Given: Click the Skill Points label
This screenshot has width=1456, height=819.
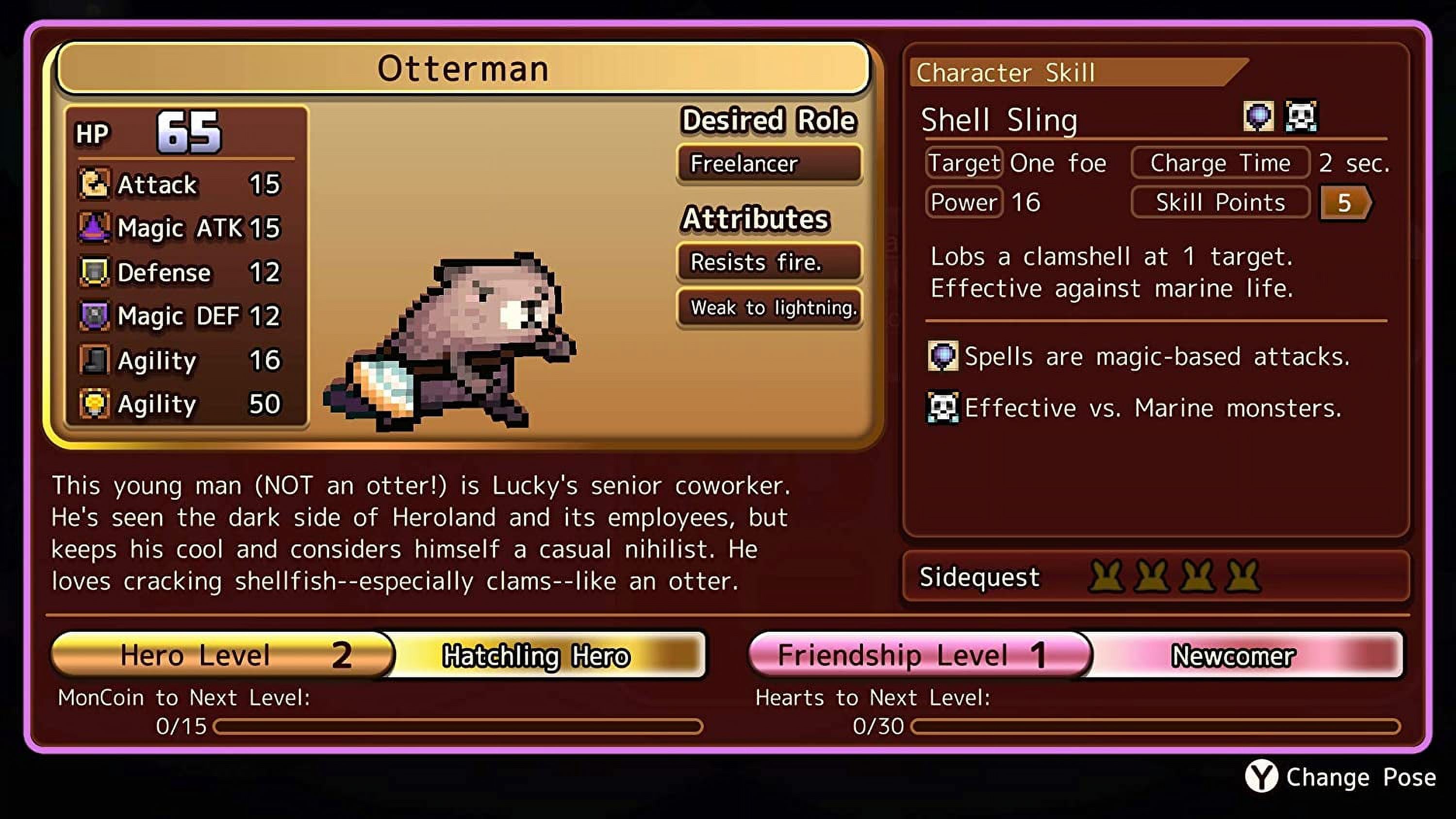Looking at the screenshot, I should click(x=1220, y=202).
